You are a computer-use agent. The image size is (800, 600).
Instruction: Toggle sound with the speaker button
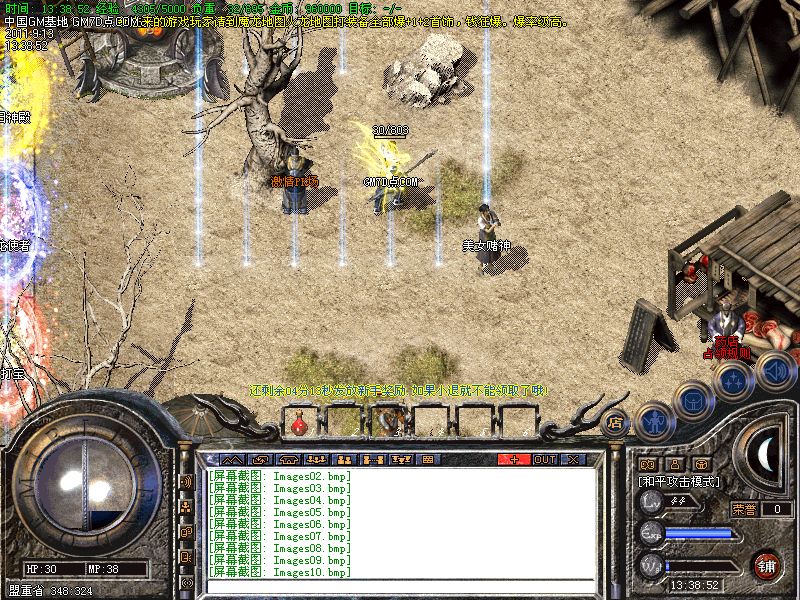[x=775, y=372]
